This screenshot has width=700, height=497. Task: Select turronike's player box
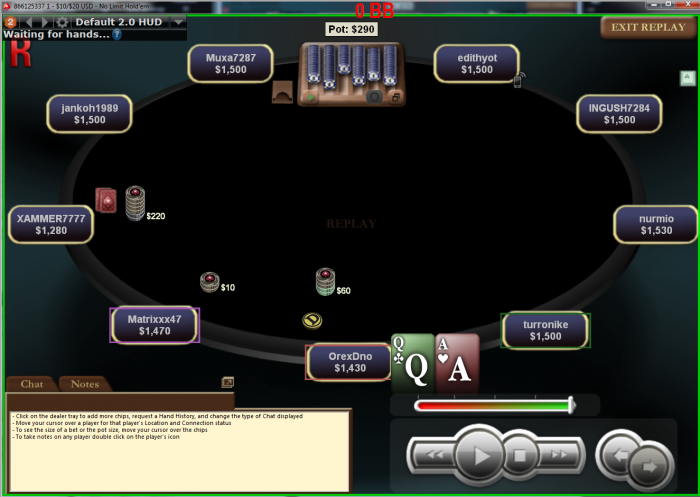(x=545, y=330)
